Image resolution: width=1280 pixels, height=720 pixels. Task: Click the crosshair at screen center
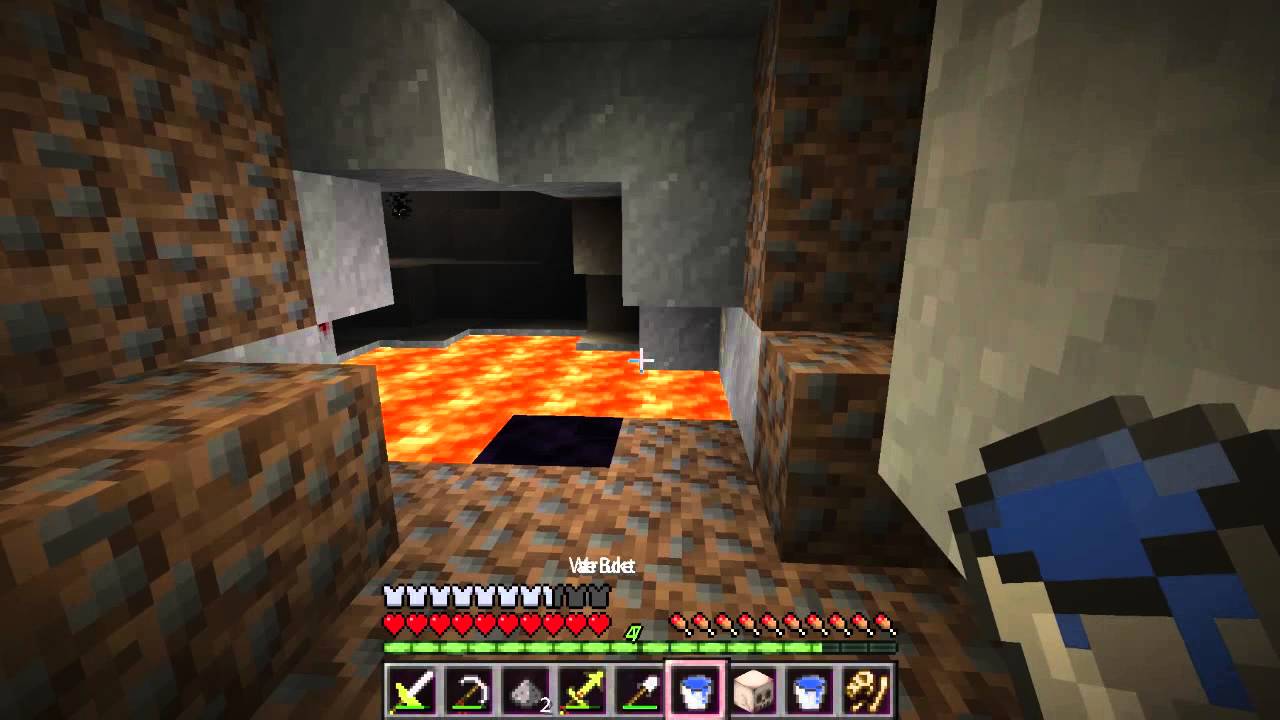click(x=641, y=359)
